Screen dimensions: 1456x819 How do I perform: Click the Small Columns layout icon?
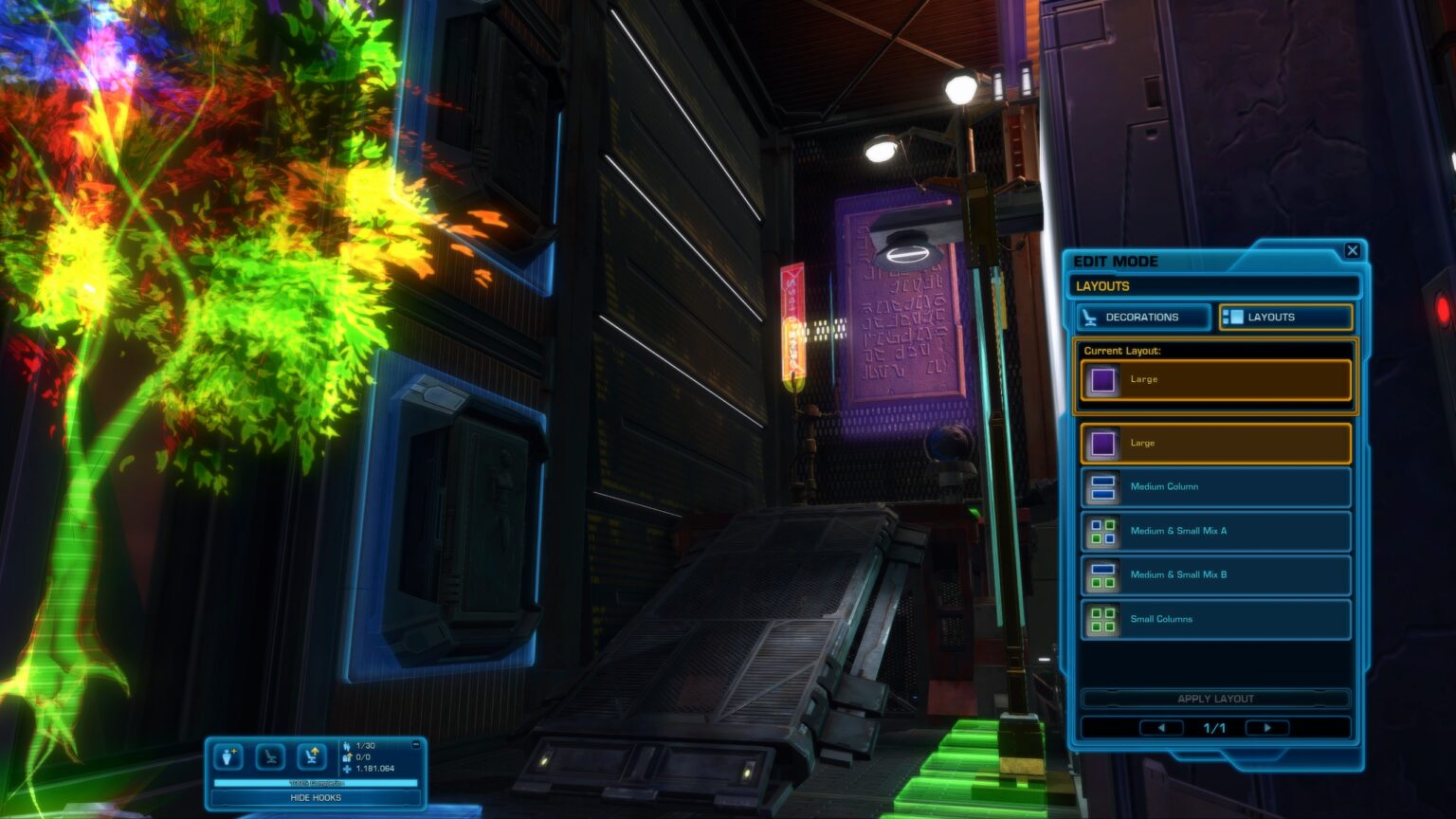pyautogui.click(x=1102, y=619)
